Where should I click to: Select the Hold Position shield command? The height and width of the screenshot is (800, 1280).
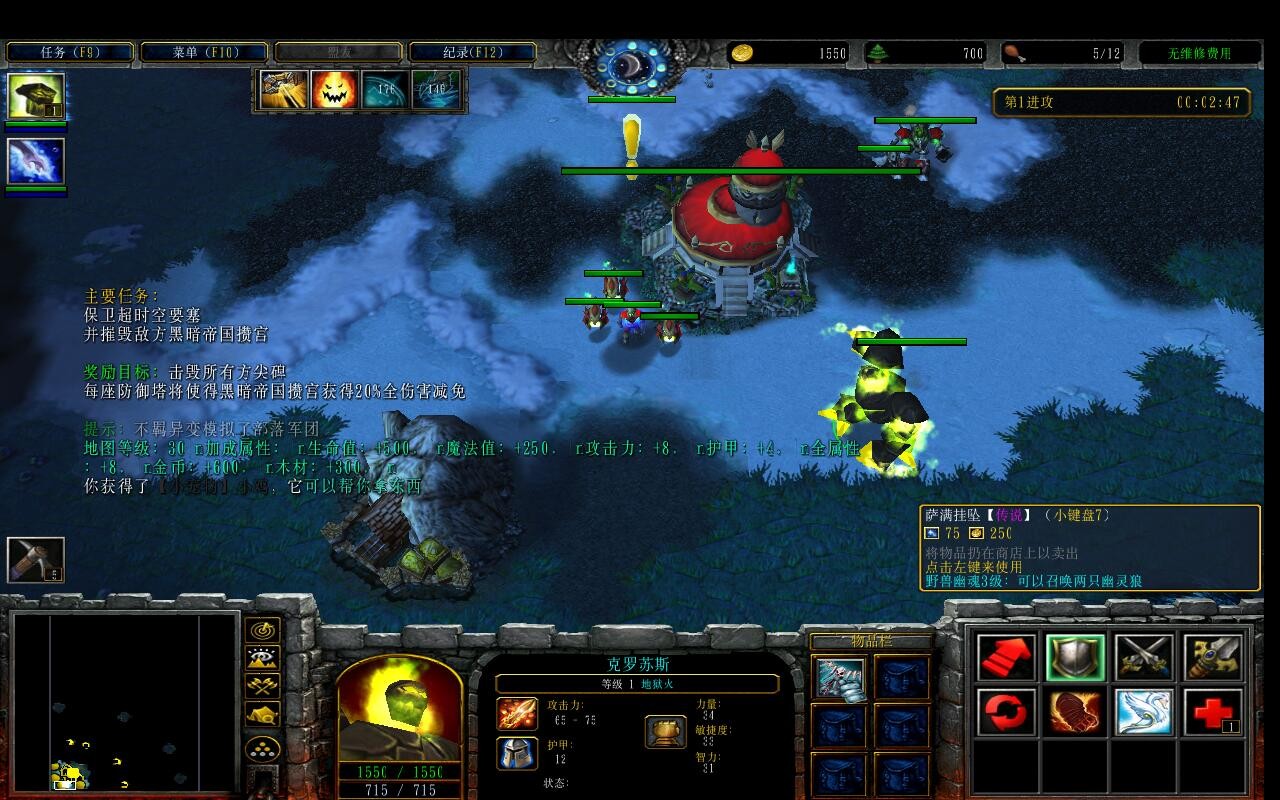tap(1075, 658)
